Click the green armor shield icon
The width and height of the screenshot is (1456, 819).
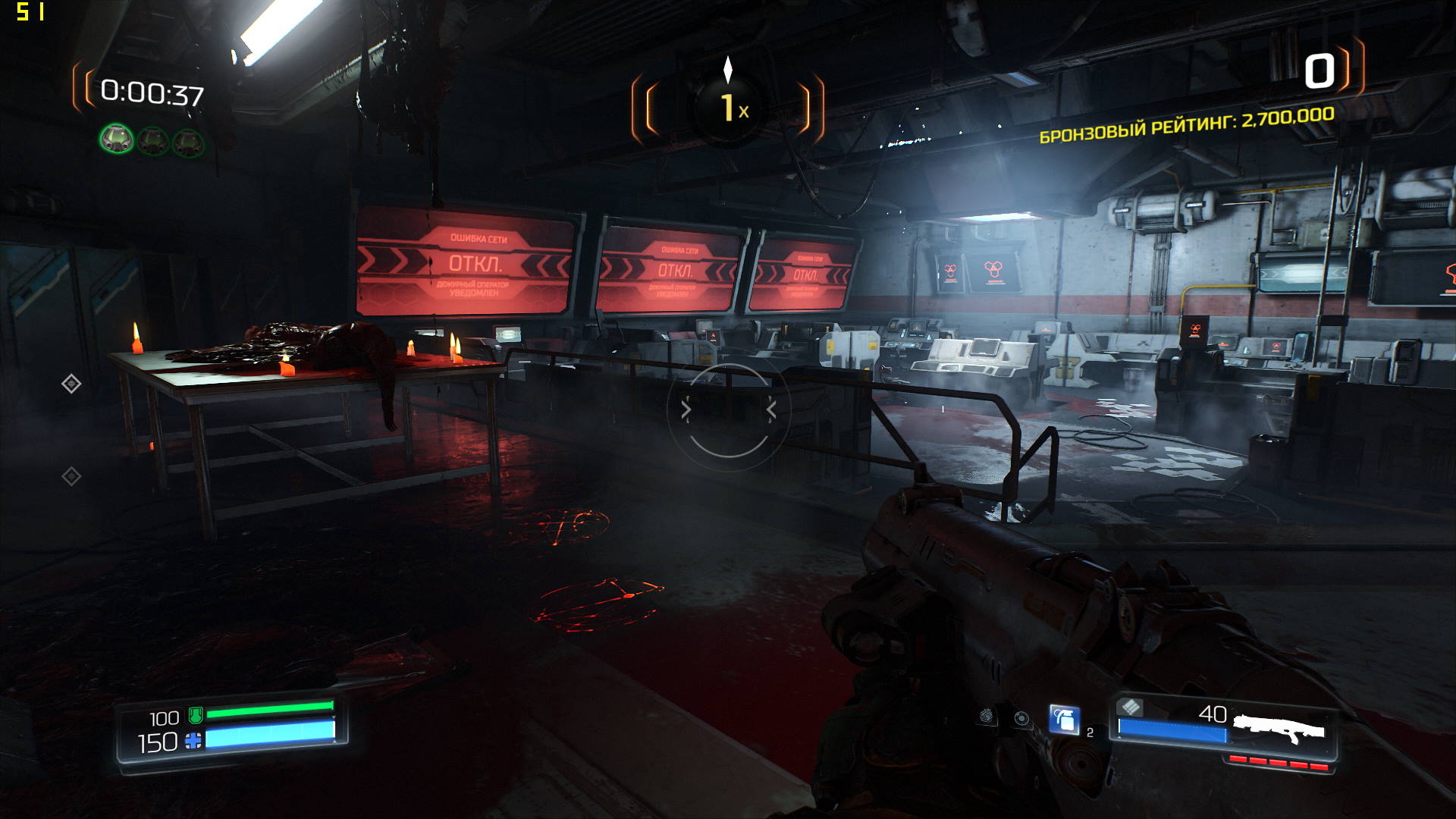tap(195, 714)
